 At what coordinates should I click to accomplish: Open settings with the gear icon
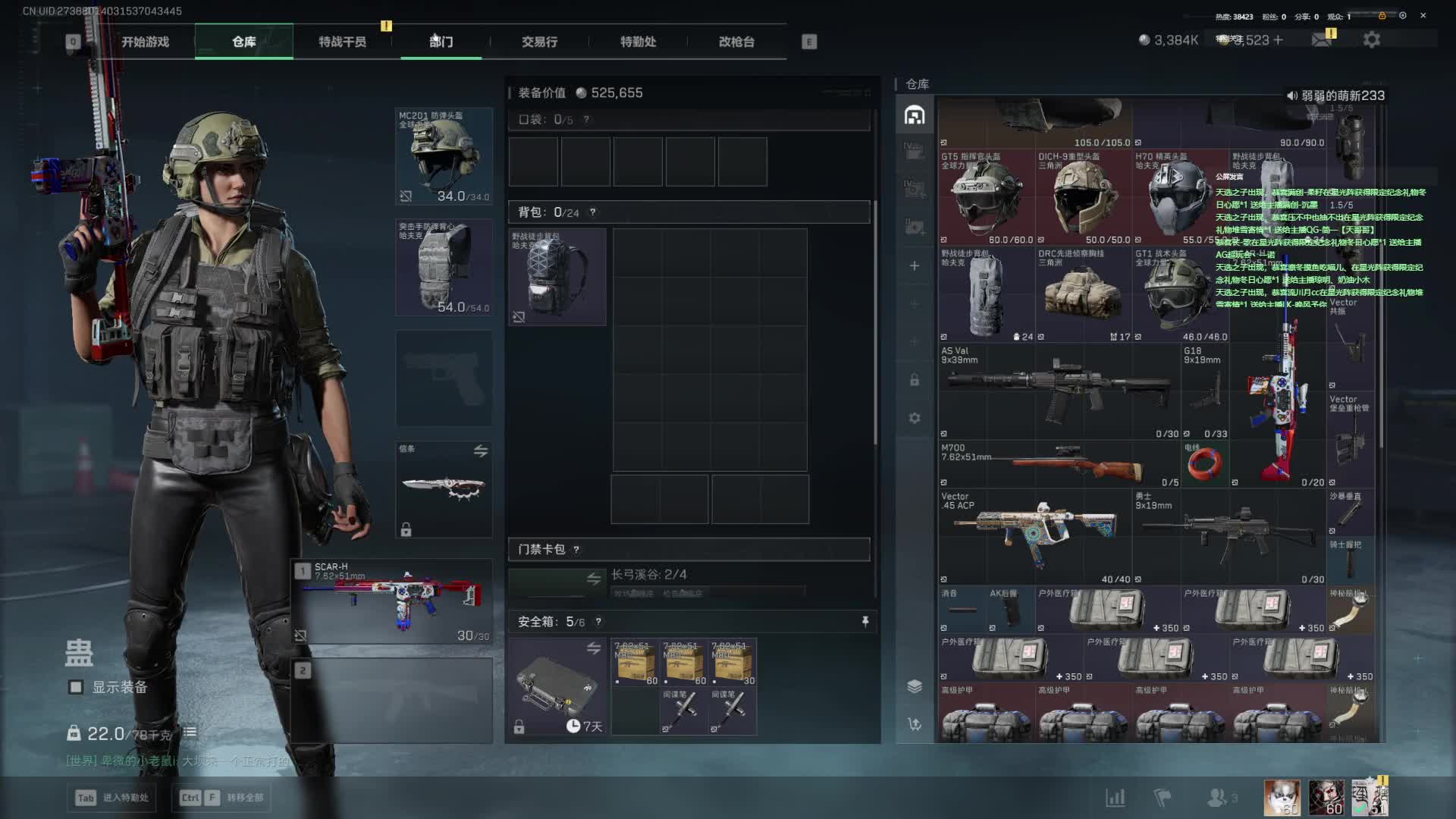coord(1371,40)
